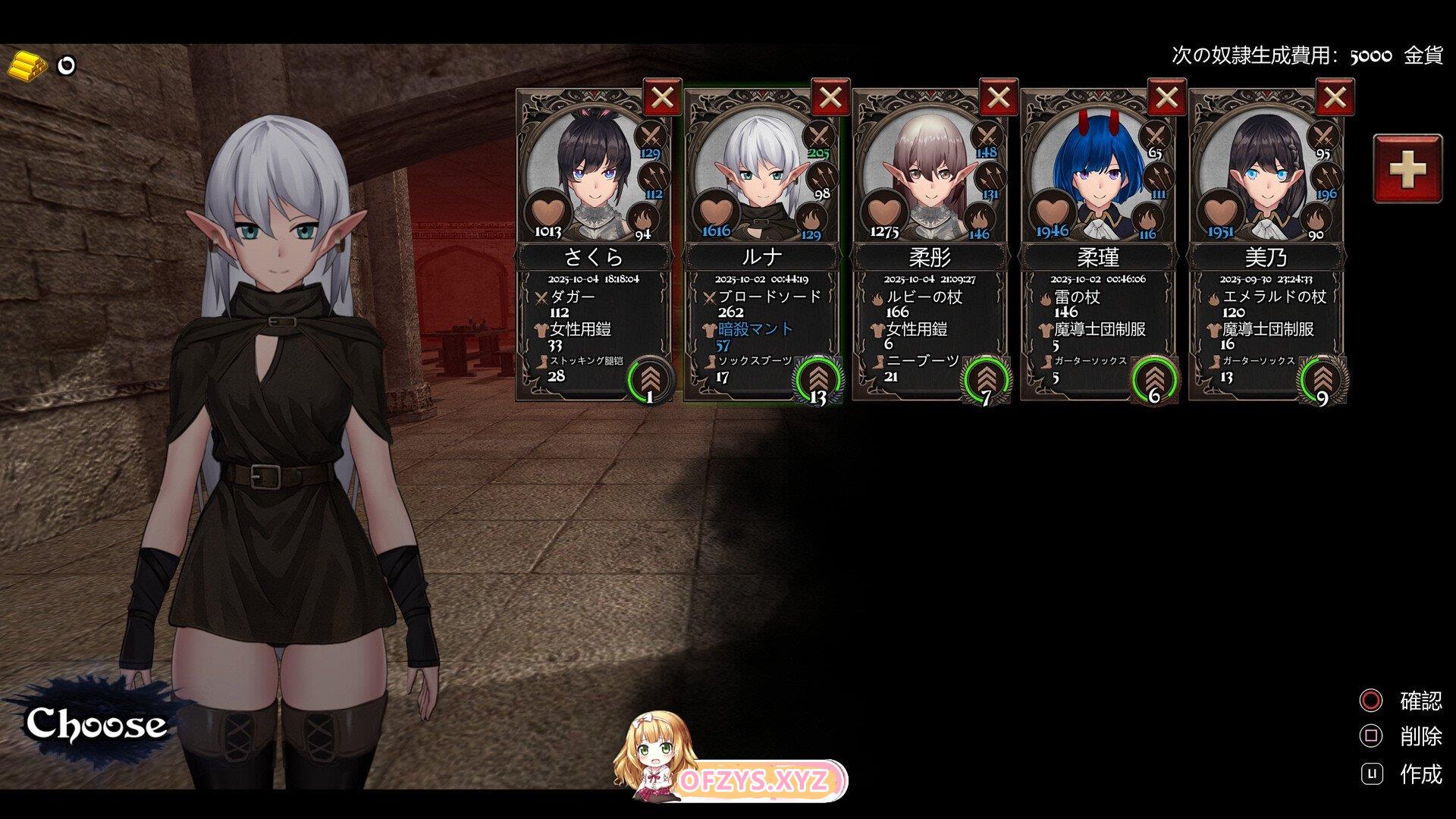Delete さくら with her red X button
1456x819 pixels.
662,98
